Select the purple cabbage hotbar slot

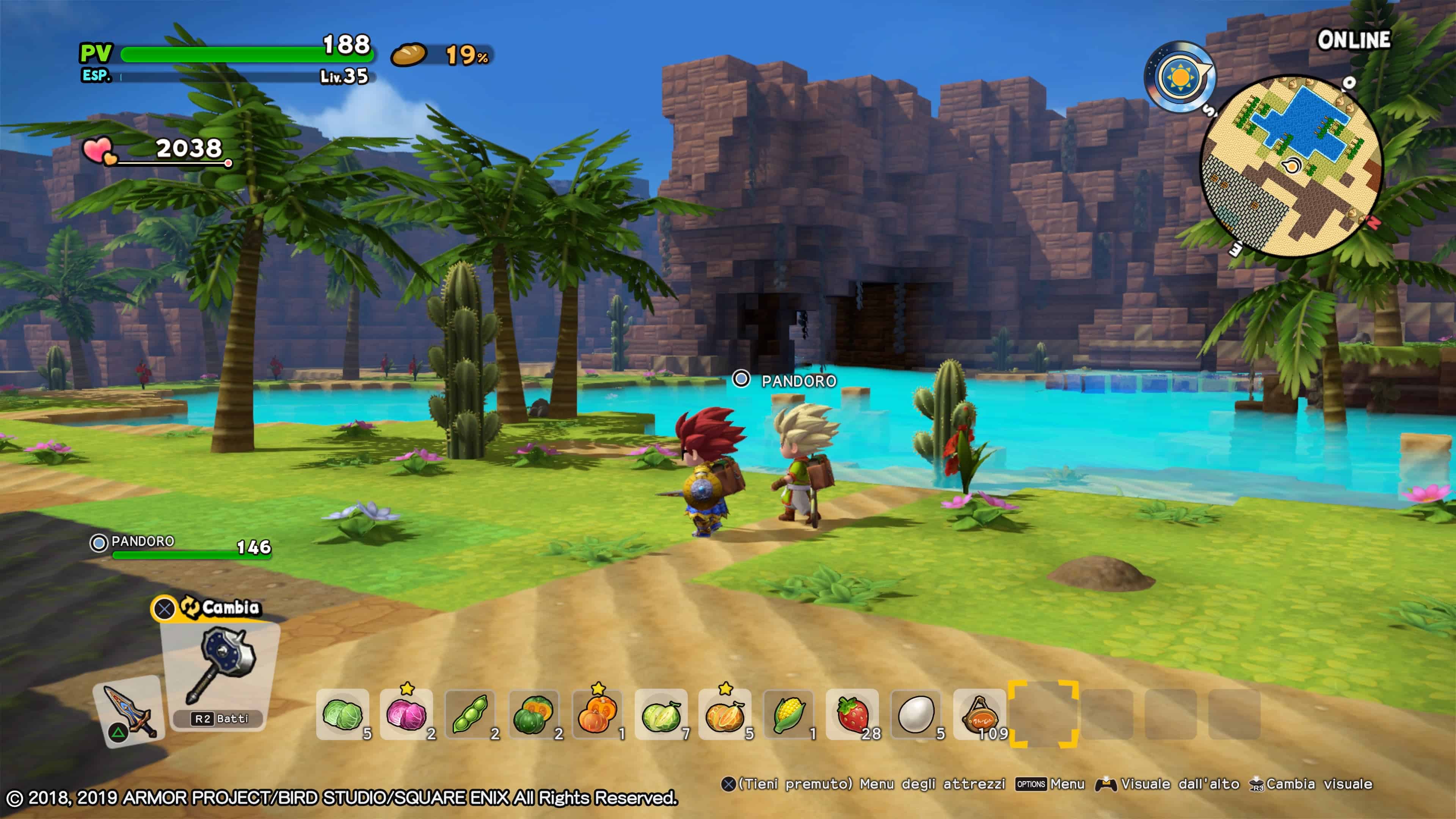tap(406, 714)
